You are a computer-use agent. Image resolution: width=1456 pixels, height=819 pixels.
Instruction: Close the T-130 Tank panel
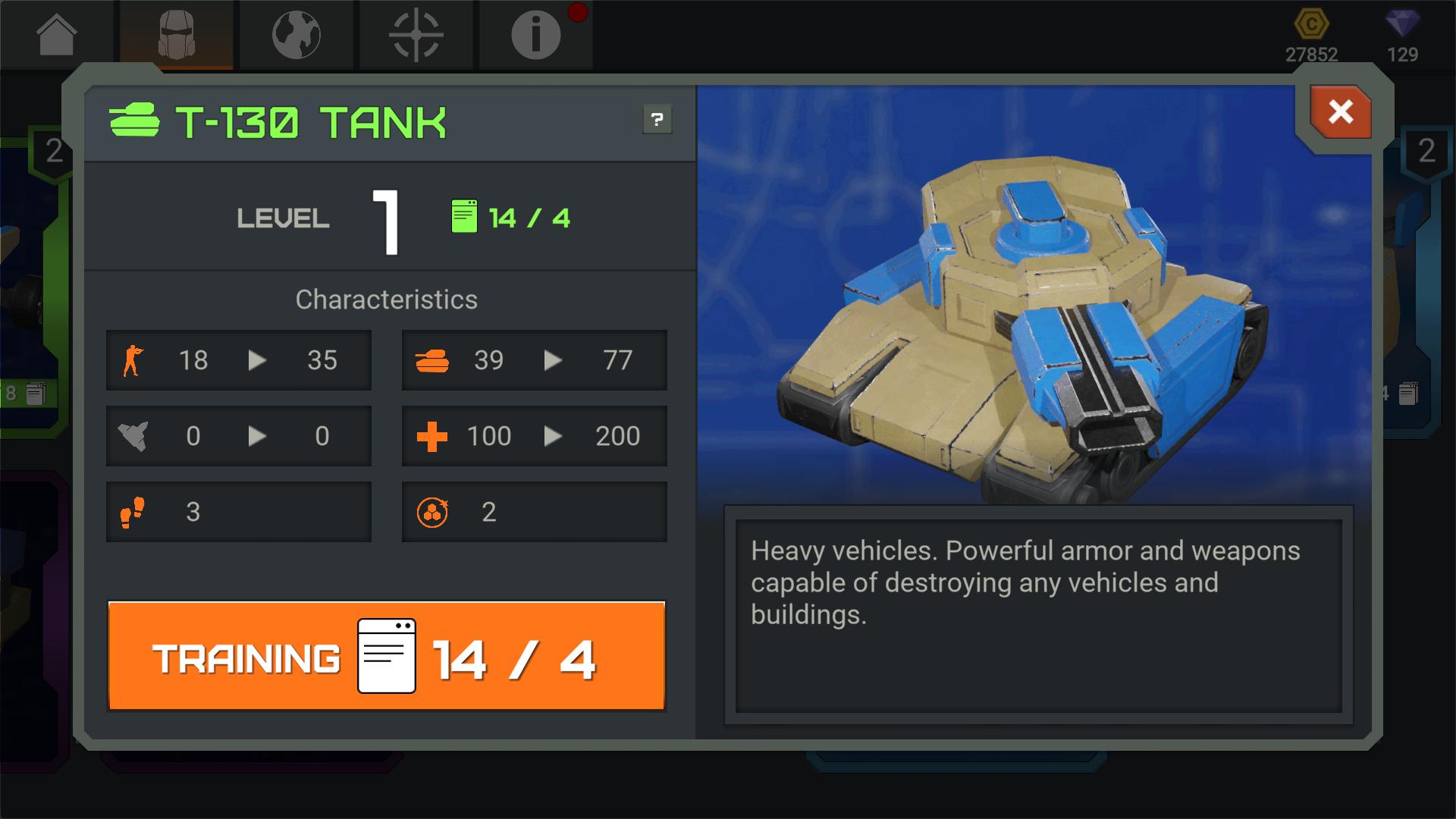[x=1340, y=112]
